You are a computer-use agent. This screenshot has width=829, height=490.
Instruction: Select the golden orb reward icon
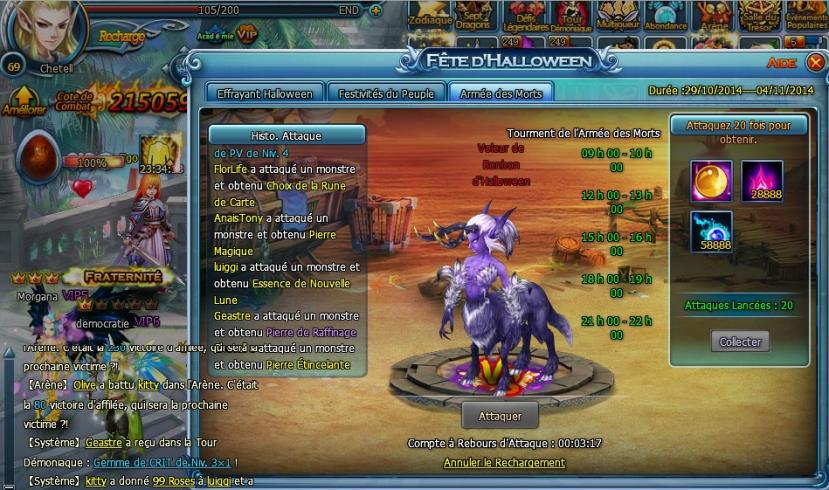[x=711, y=181]
